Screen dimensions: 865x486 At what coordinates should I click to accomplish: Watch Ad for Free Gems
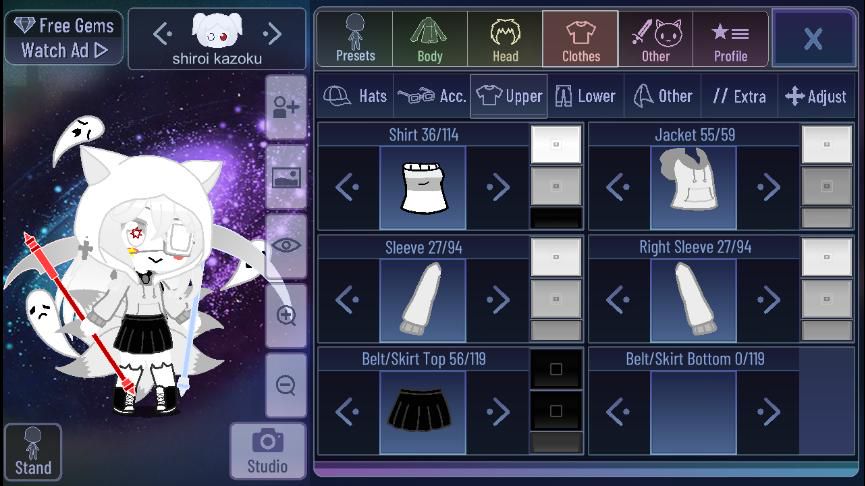coord(63,38)
